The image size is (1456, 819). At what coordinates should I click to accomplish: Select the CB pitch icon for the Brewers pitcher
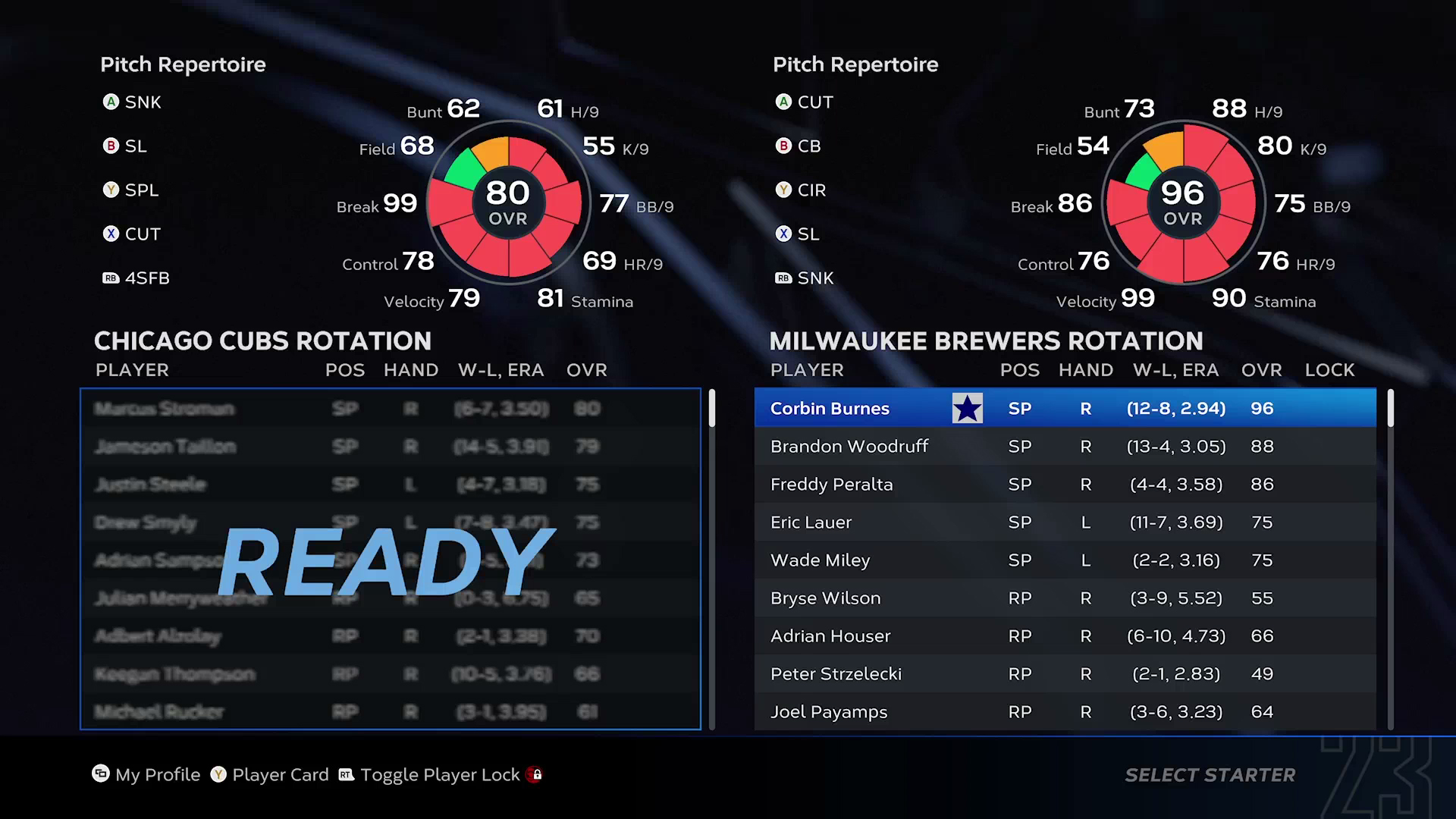(783, 146)
